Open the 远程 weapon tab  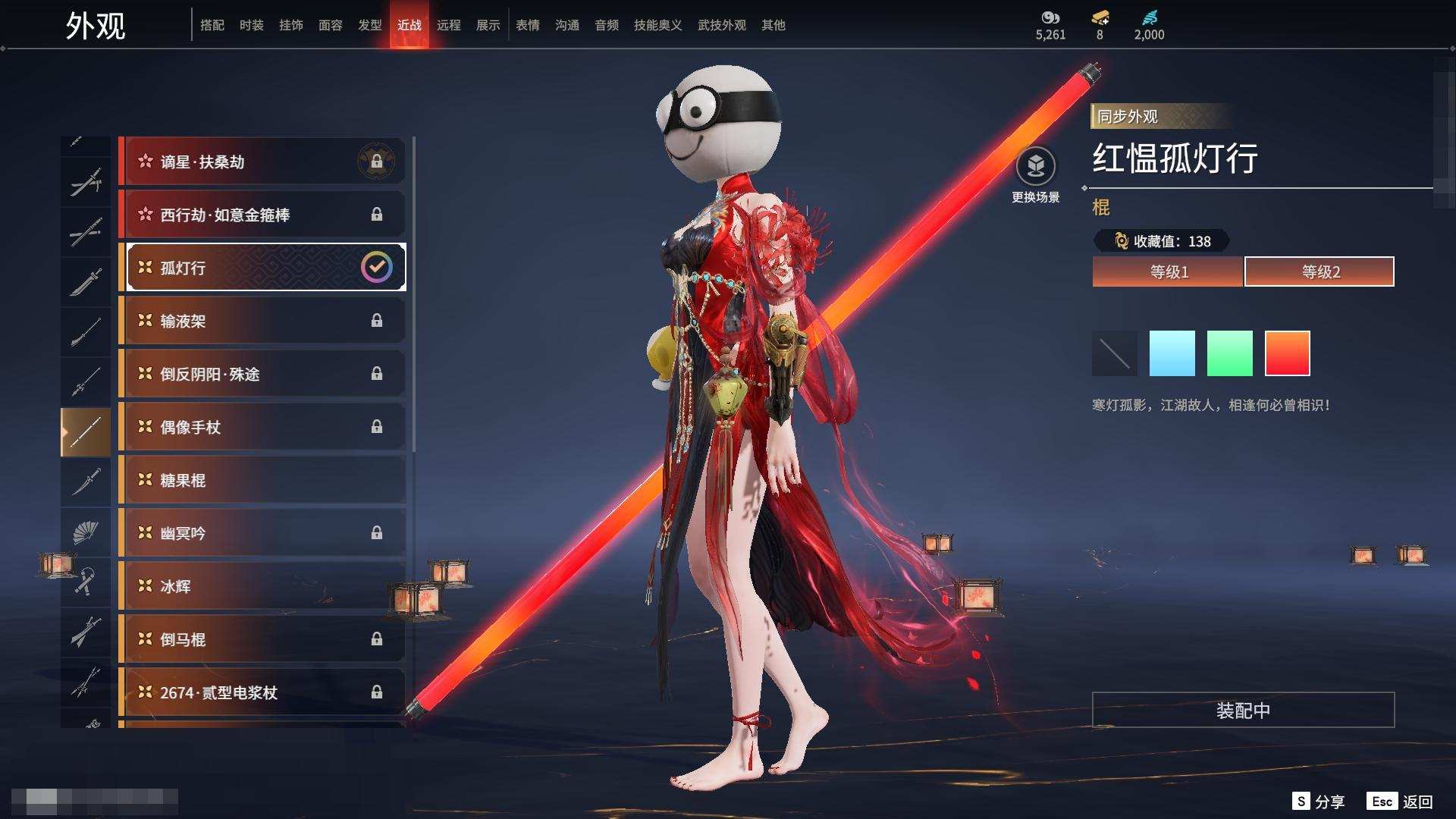448,25
